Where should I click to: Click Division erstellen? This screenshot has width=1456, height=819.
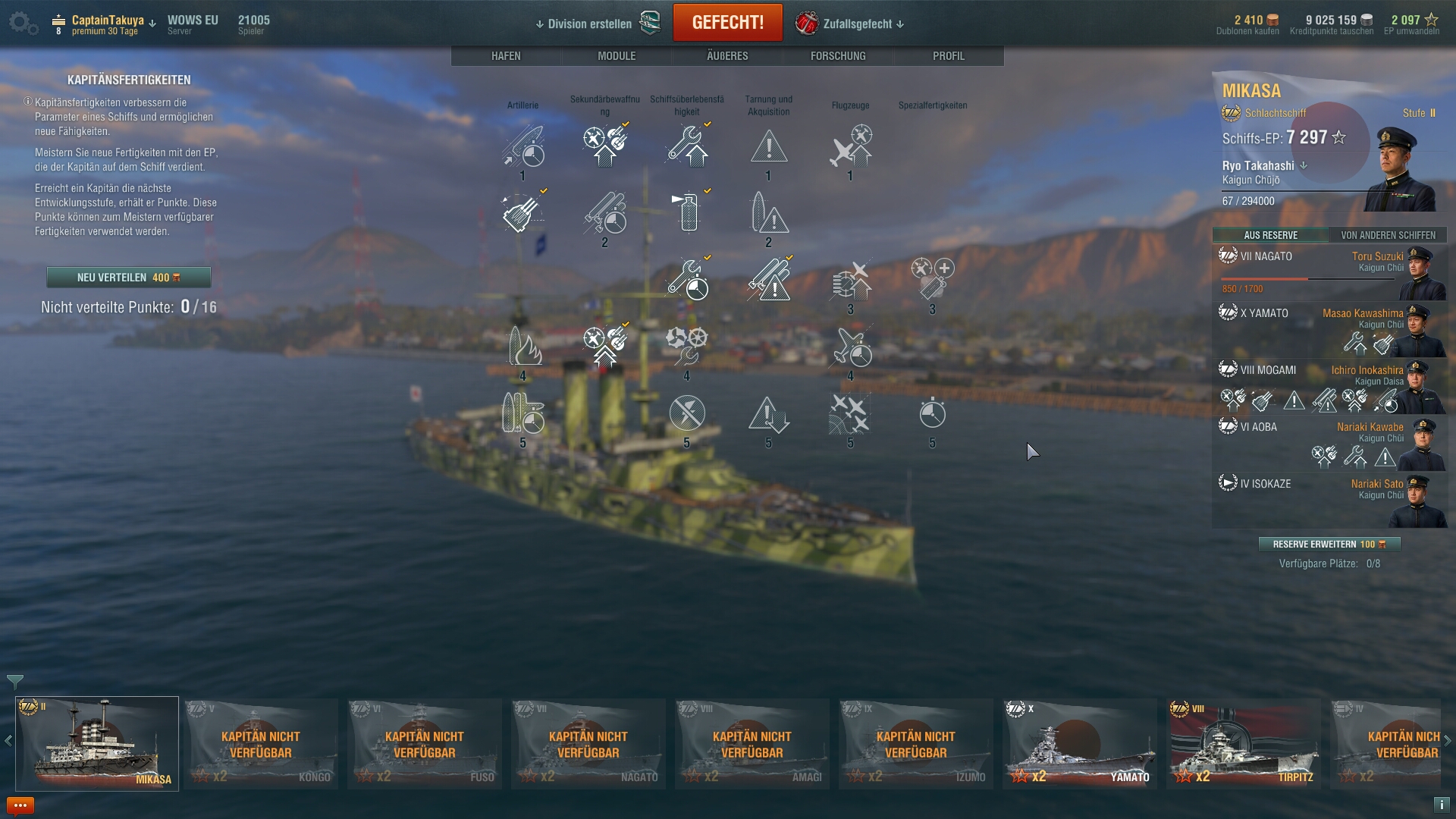pos(589,24)
